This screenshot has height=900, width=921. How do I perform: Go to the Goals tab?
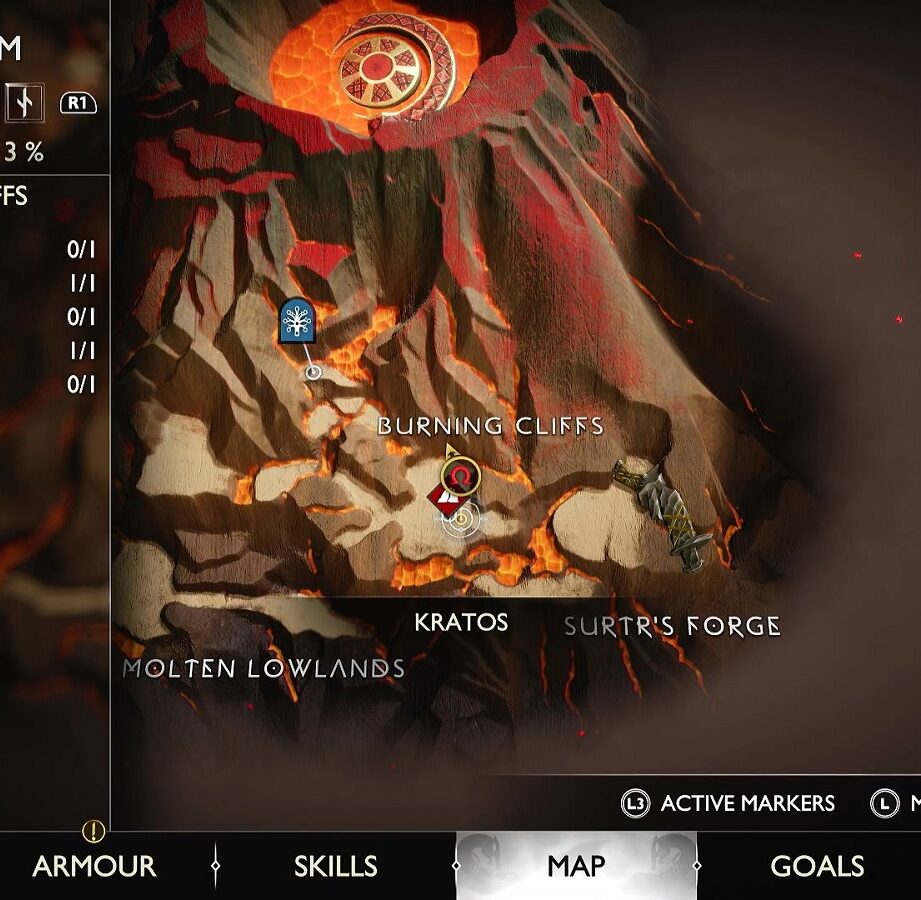tap(817, 865)
